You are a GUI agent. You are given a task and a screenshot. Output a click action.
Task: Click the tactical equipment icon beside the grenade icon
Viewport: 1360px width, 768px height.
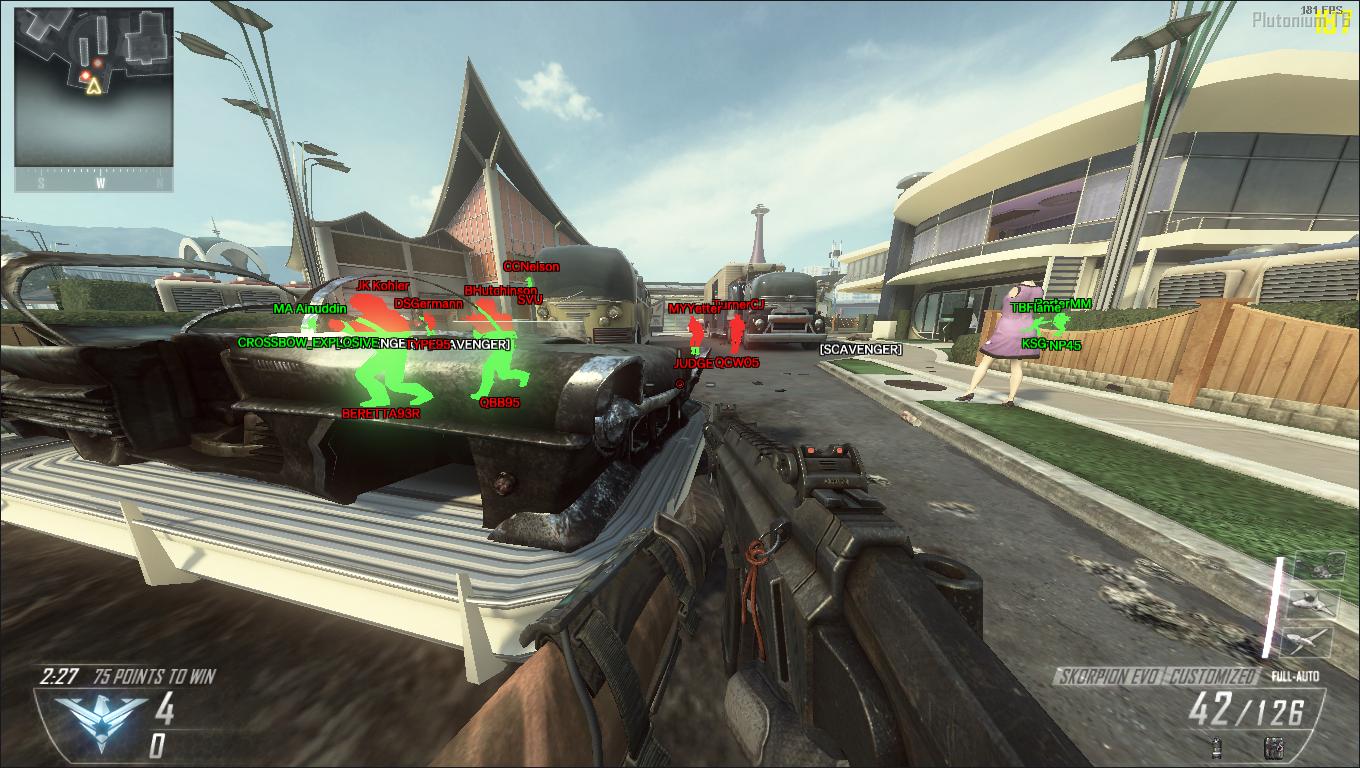(1274, 748)
